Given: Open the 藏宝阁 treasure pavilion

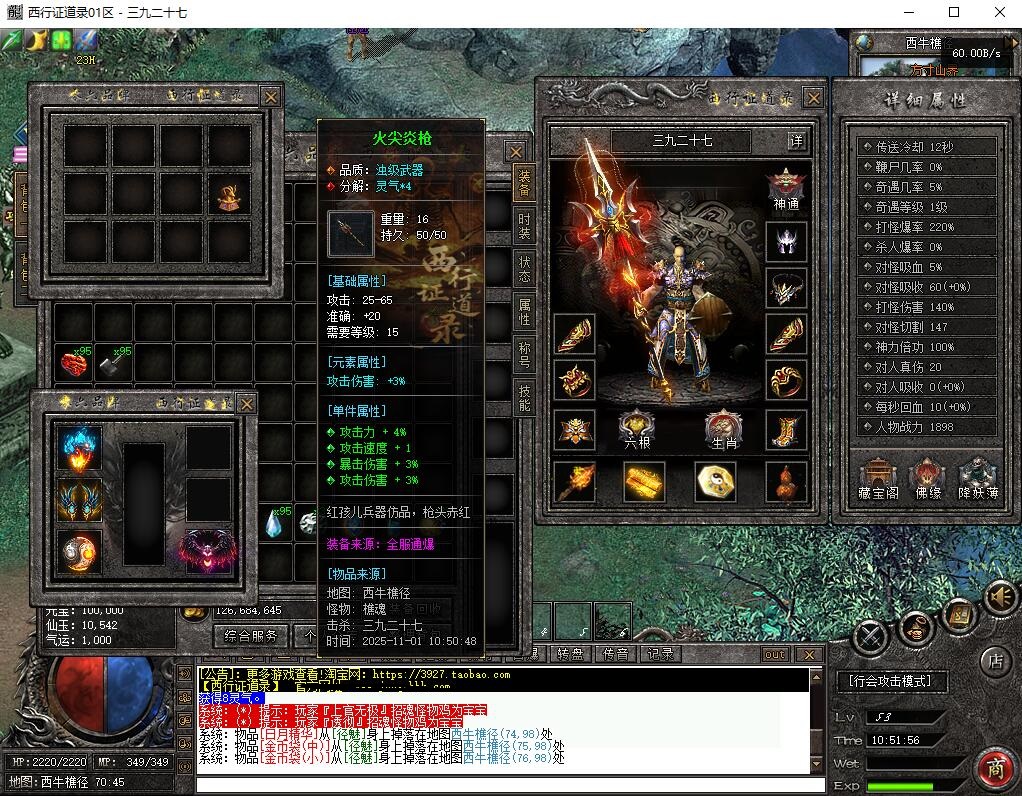Looking at the screenshot, I should [878, 478].
